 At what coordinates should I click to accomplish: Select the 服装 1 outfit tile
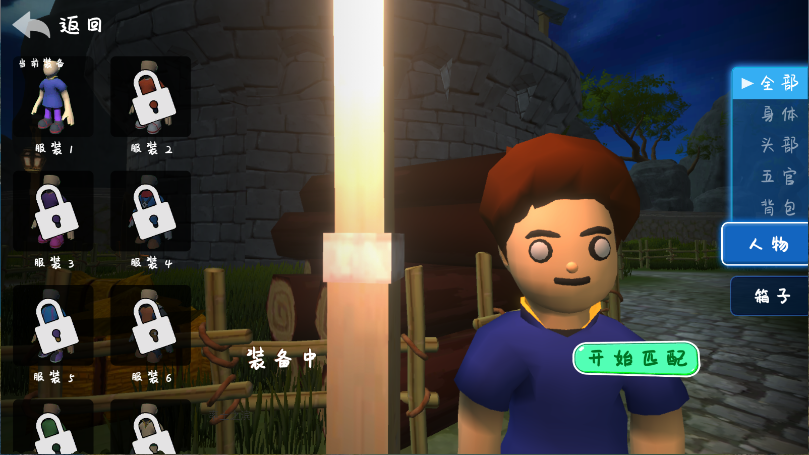tap(53, 96)
